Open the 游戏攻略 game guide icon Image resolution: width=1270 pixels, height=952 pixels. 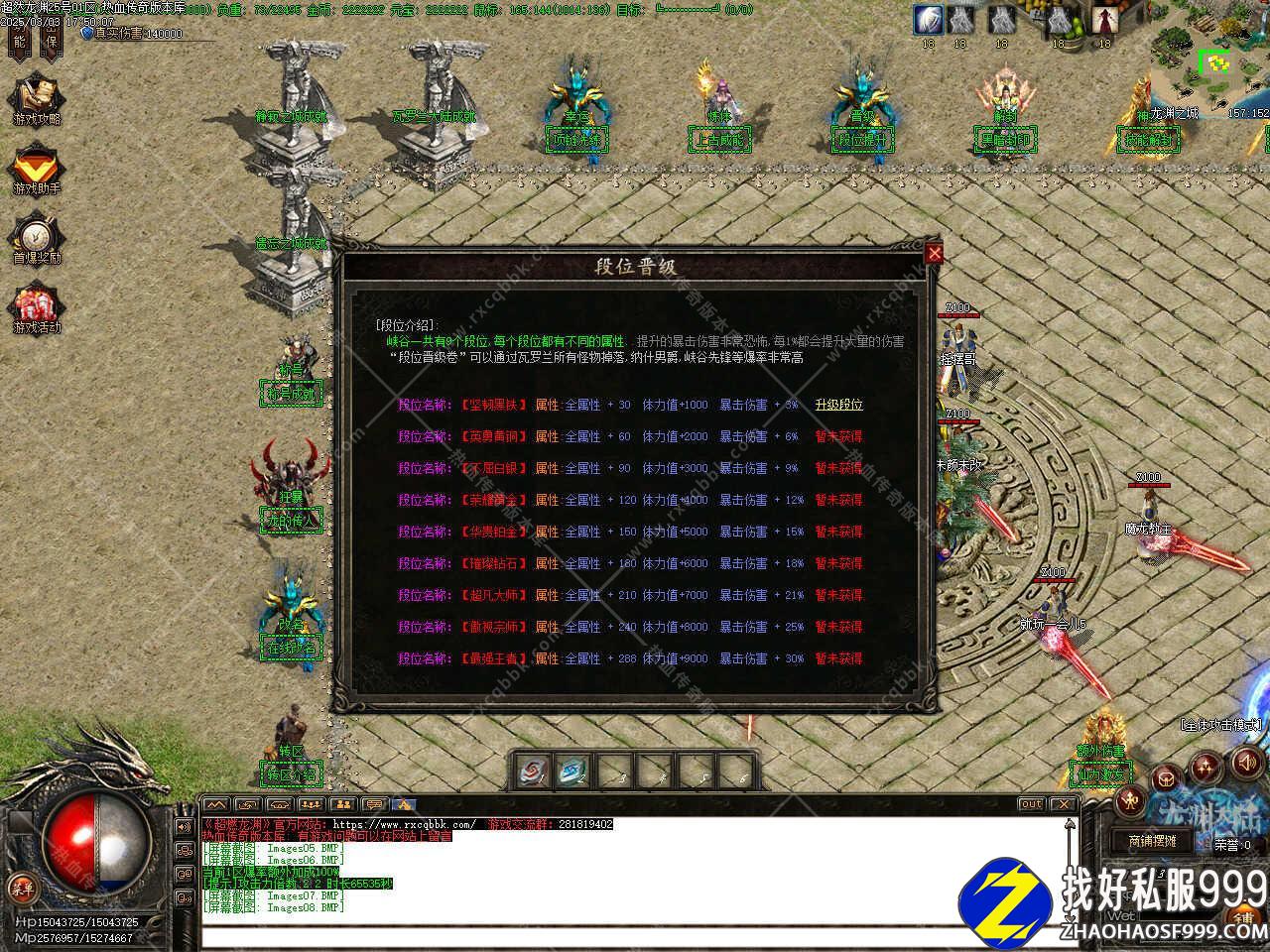37,100
